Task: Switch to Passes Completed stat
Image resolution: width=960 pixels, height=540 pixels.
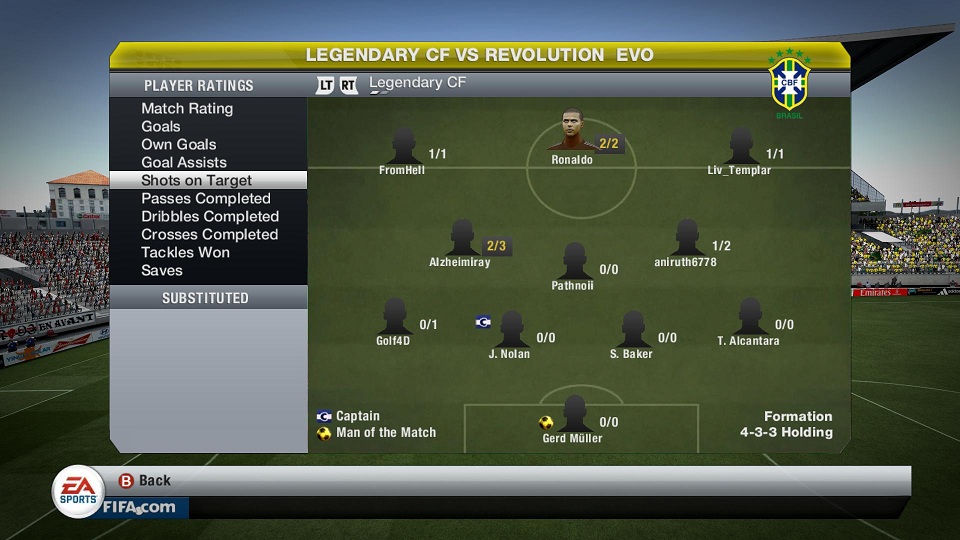Action: coord(206,198)
